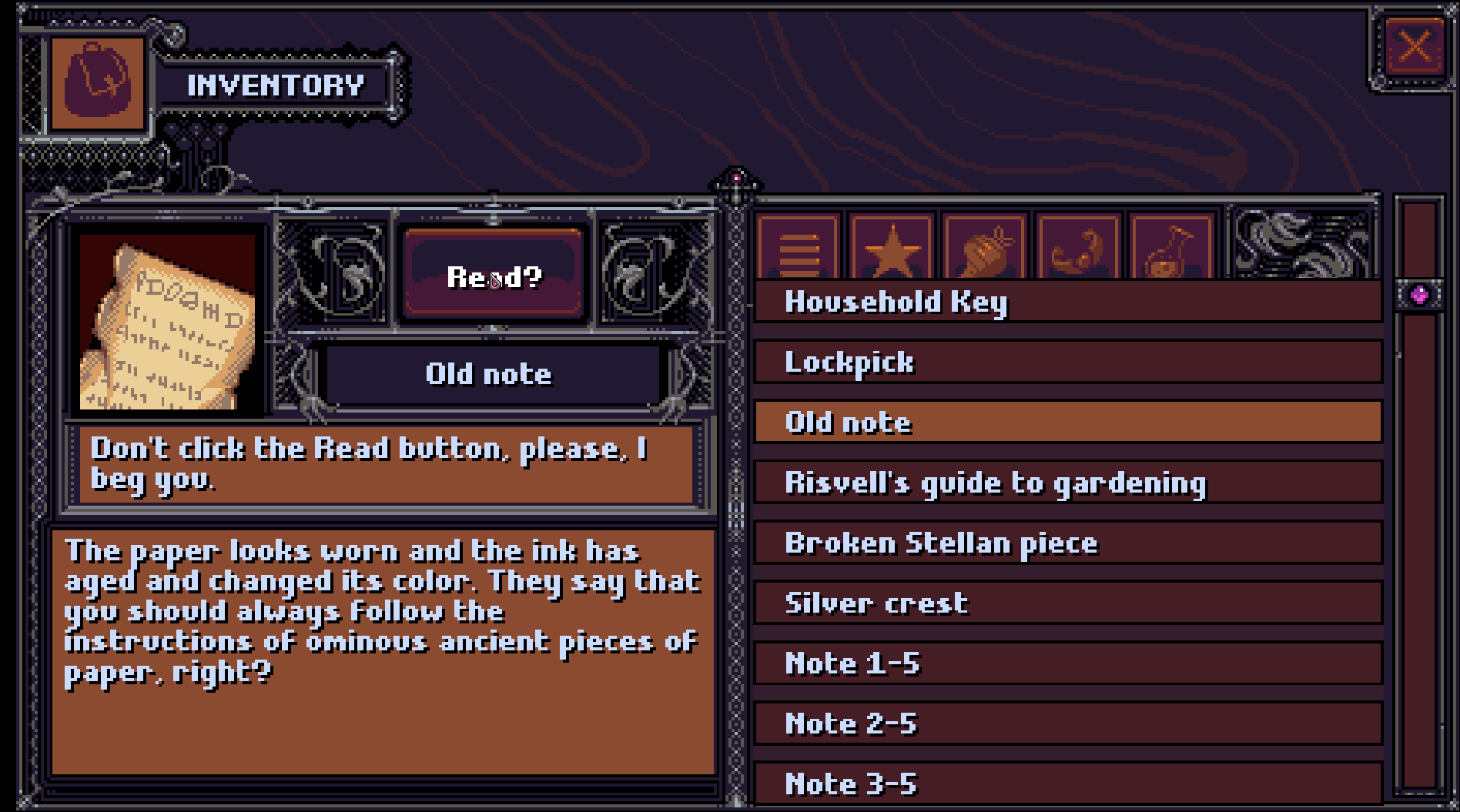Select Household Key in the item list
1460x812 pixels.
click(x=1067, y=302)
